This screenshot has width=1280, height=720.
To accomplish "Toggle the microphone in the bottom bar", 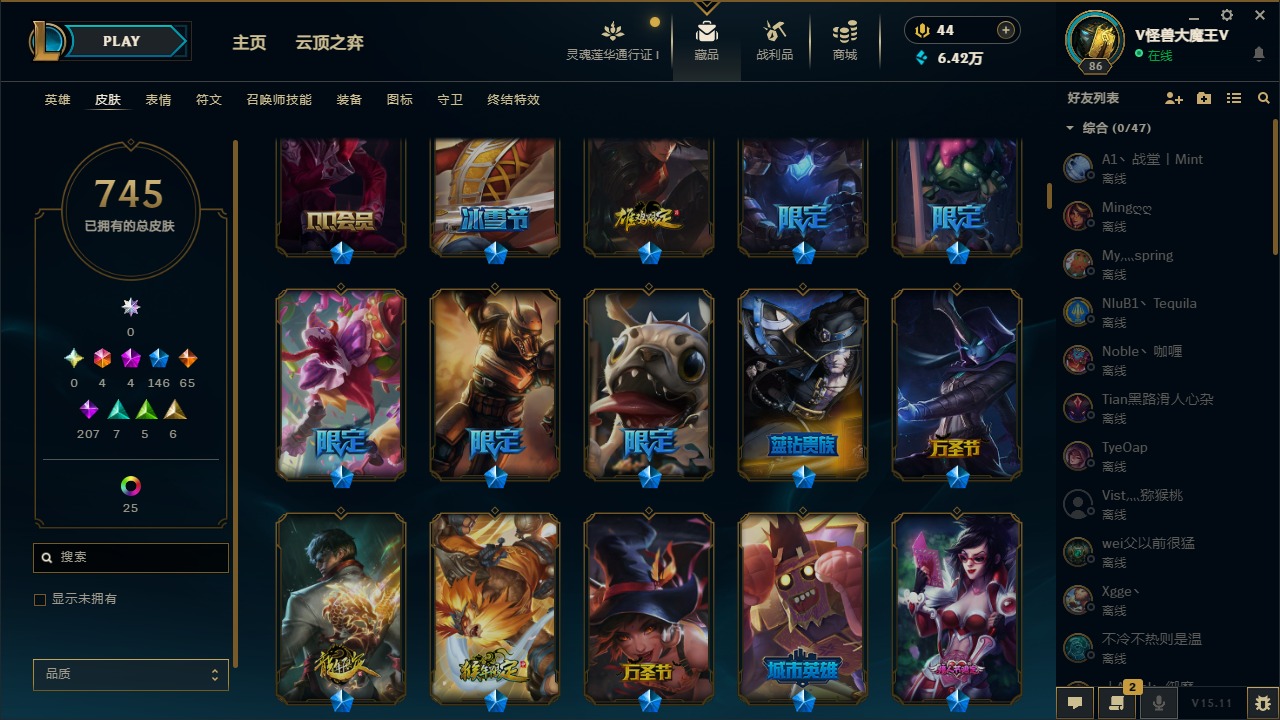I will click(x=1158, y=703).
